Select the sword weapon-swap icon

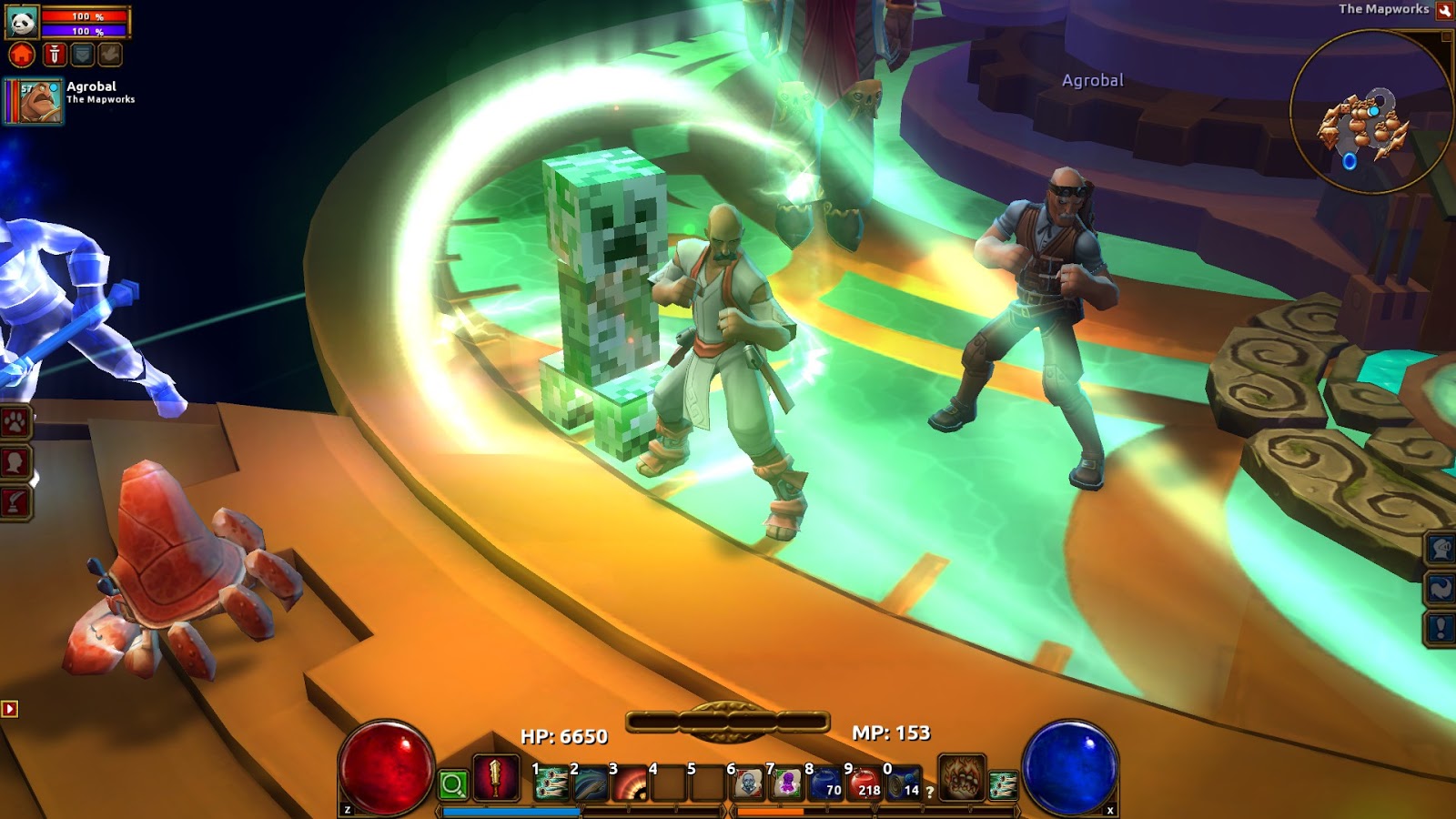496,778
